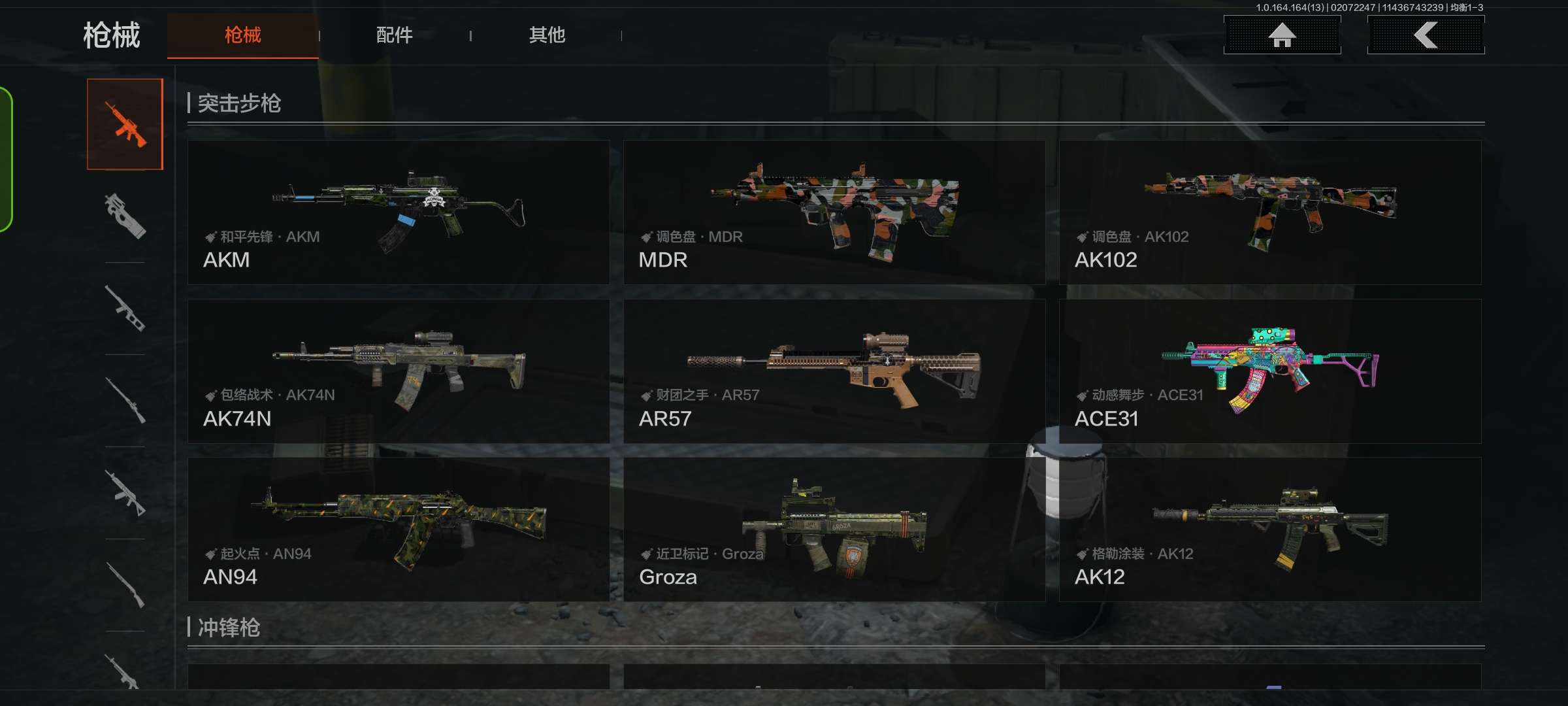1568x706 pixels.
Task: Click the back arrow button
Action: [1426, 35]
